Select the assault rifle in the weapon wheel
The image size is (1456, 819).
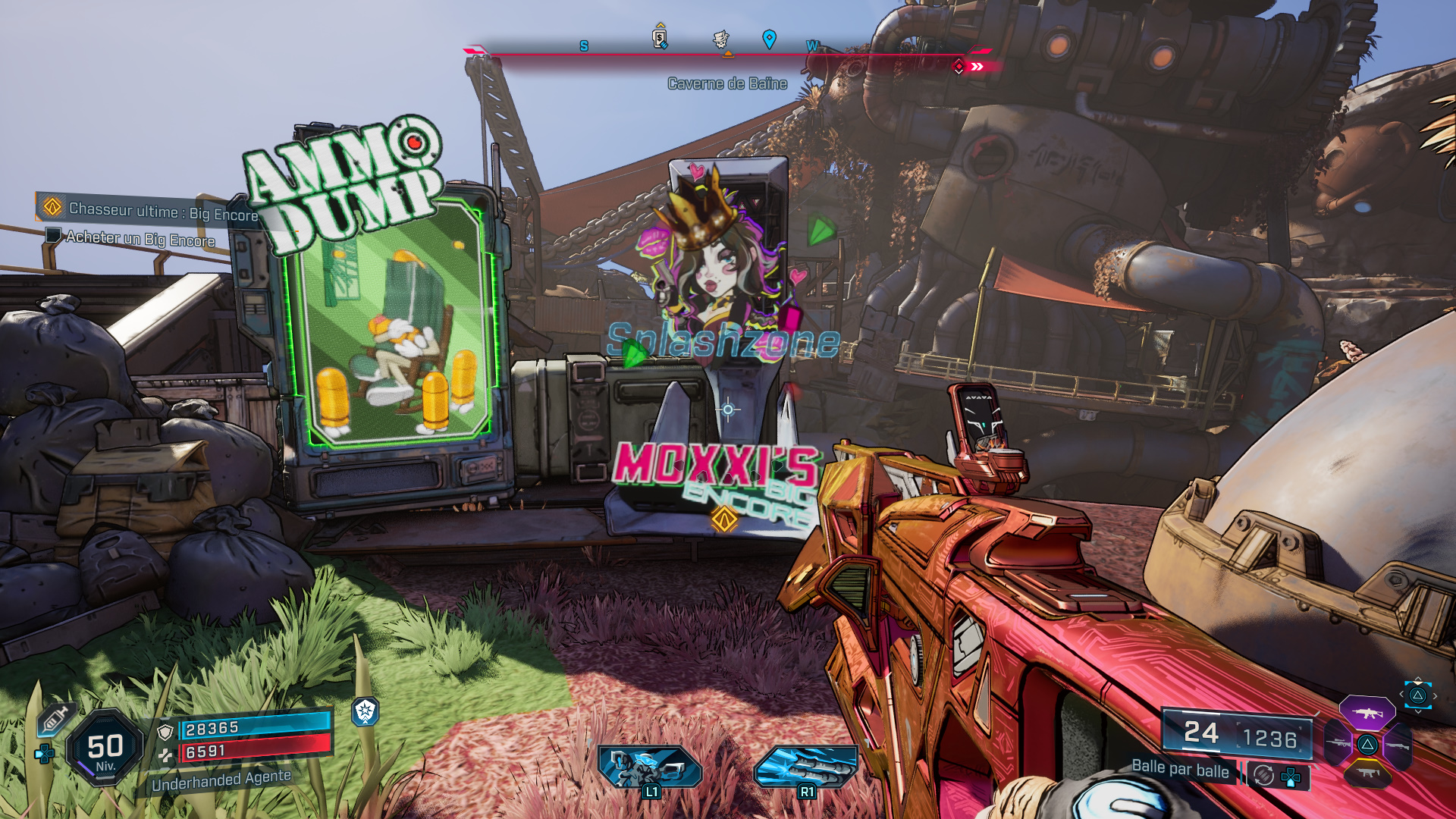click(1367, 714)
